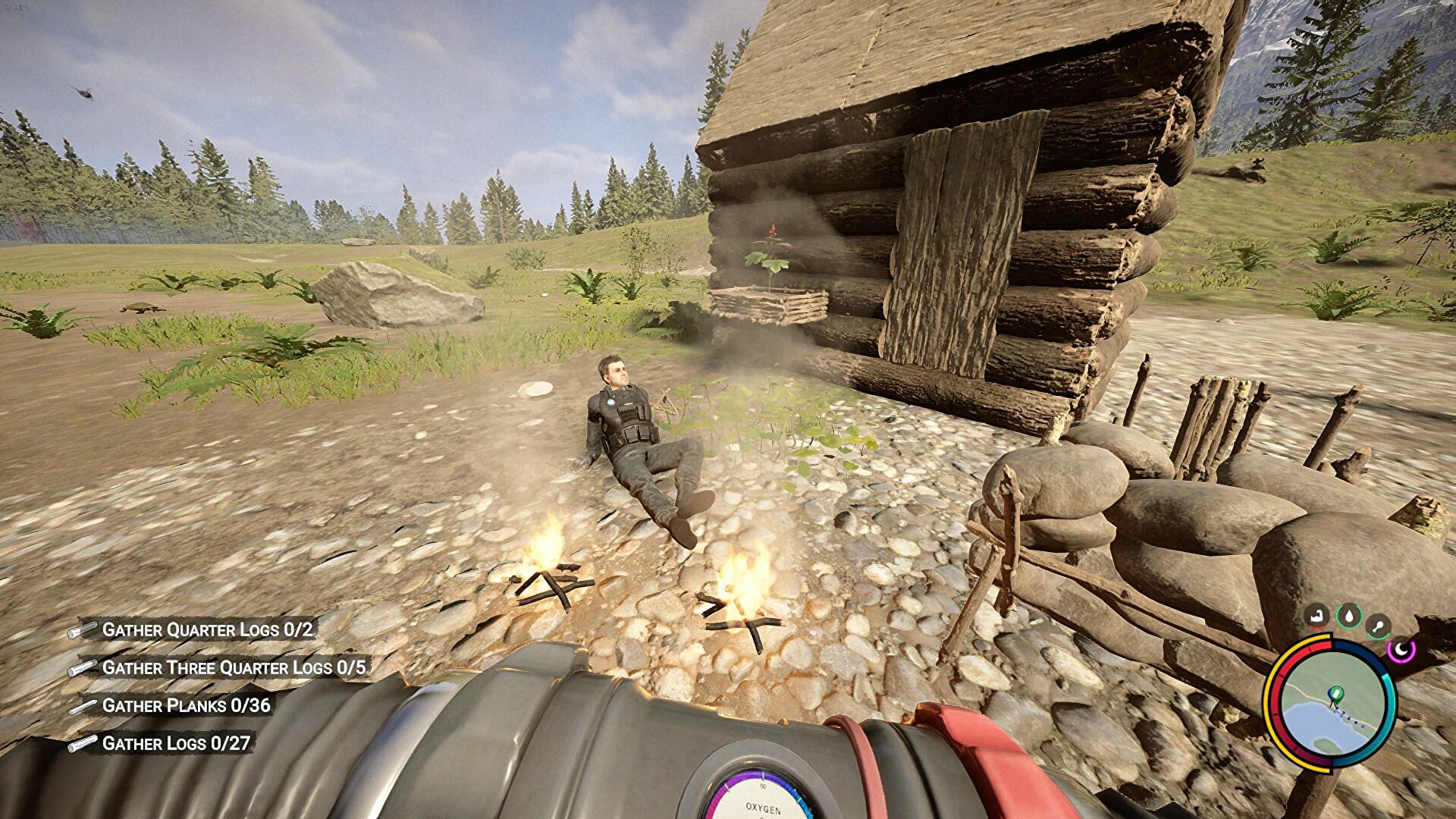This screenshot has height=819, width=1456.
Task: Select the water droplet hydration icon
Action: (x=1348, y=616)
